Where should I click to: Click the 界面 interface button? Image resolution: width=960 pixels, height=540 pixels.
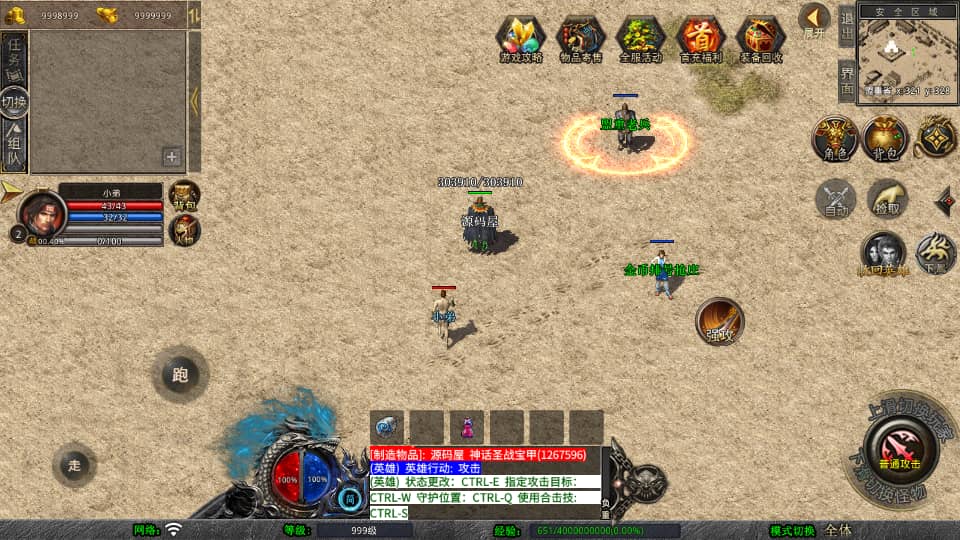tap(846, 80)
